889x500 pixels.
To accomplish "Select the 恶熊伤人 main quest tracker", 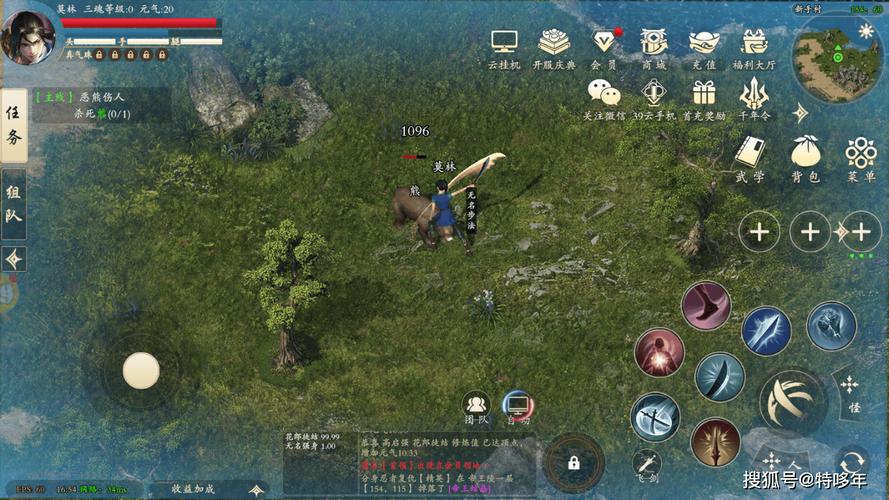I will pos(86,105).
